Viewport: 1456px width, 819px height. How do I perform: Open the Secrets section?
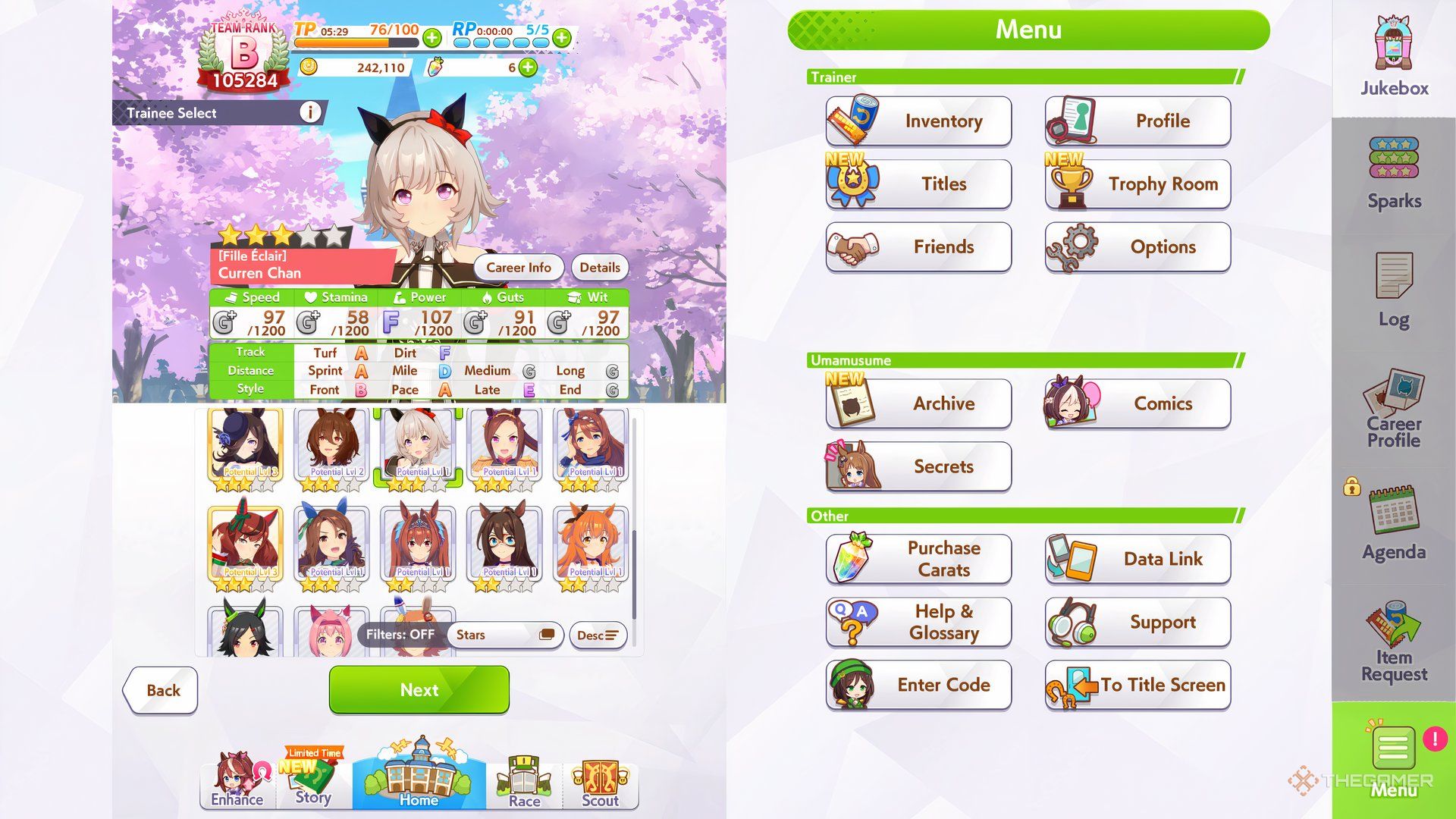[x=918, y=466]
